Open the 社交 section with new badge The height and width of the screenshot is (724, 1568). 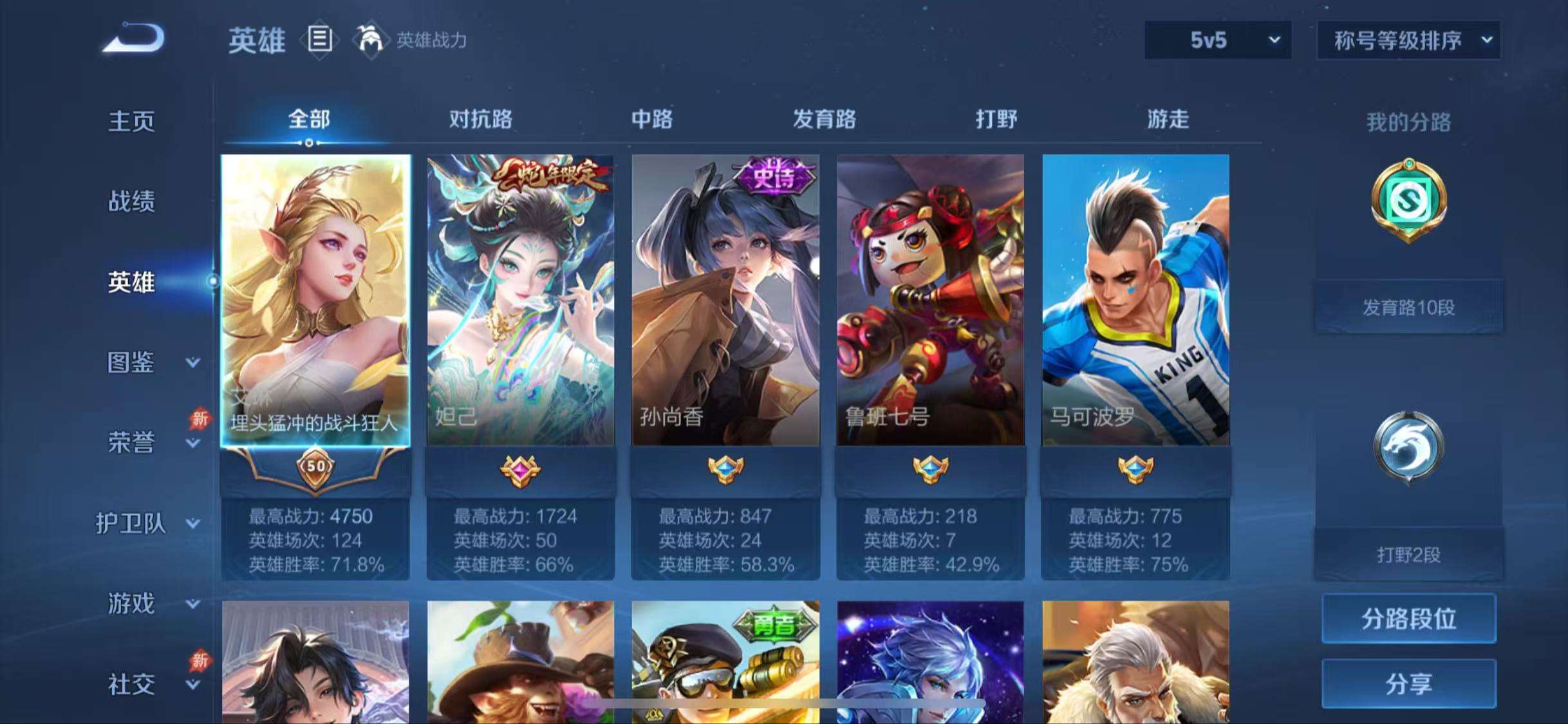click(131, 685)
